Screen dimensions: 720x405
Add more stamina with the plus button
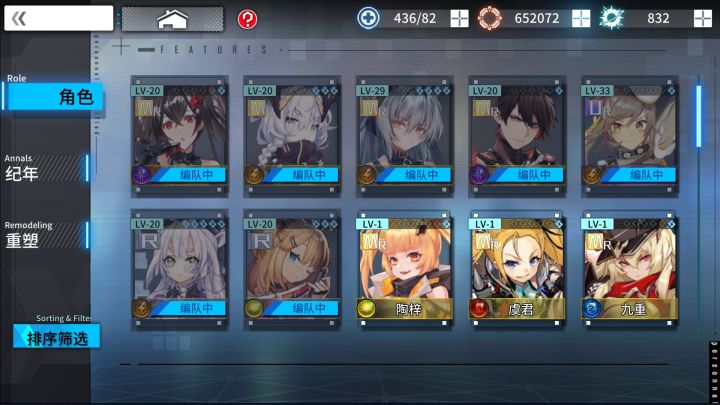[x=459, y=18]
